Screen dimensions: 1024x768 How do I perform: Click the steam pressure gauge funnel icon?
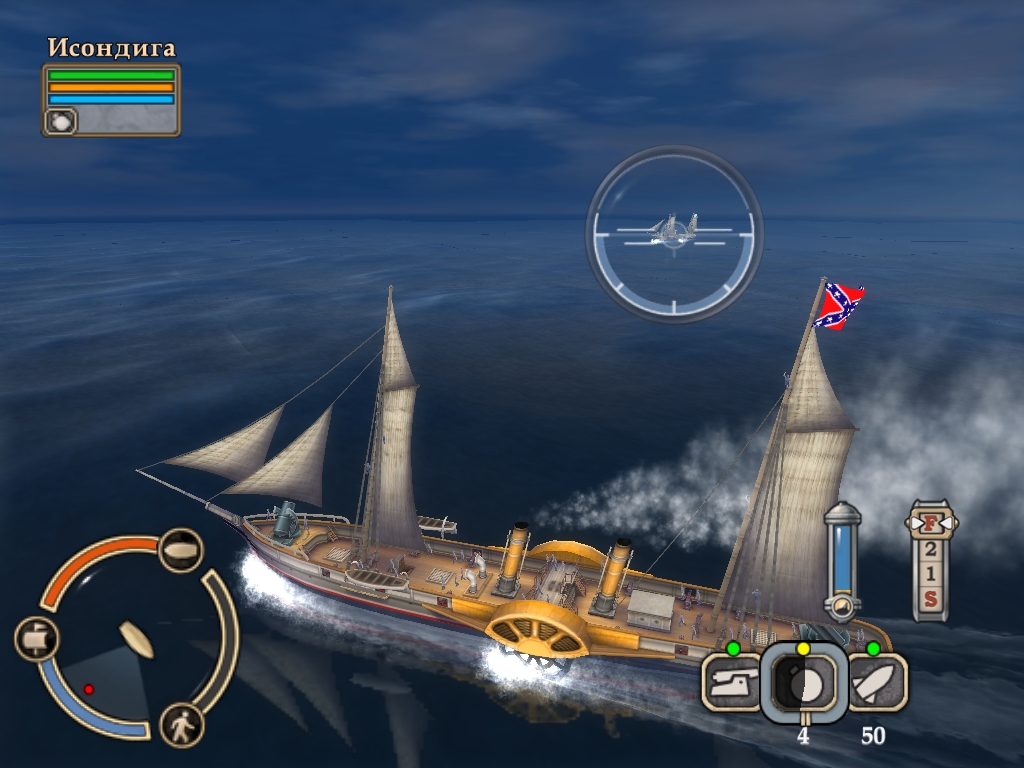(842, 607)
